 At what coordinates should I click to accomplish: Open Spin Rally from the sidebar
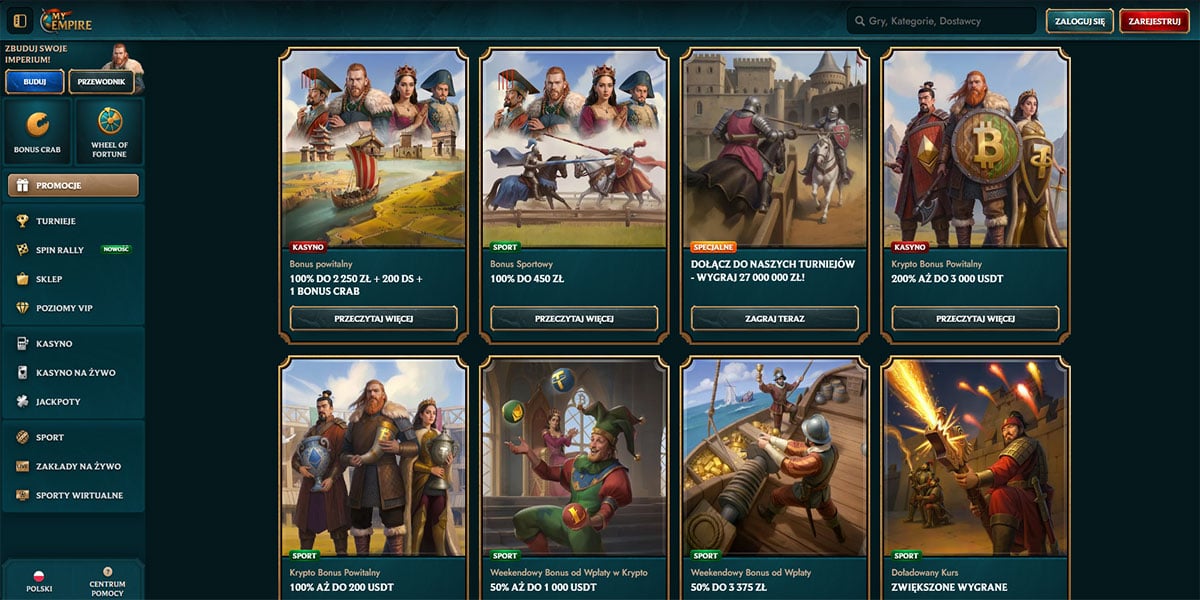60,250
